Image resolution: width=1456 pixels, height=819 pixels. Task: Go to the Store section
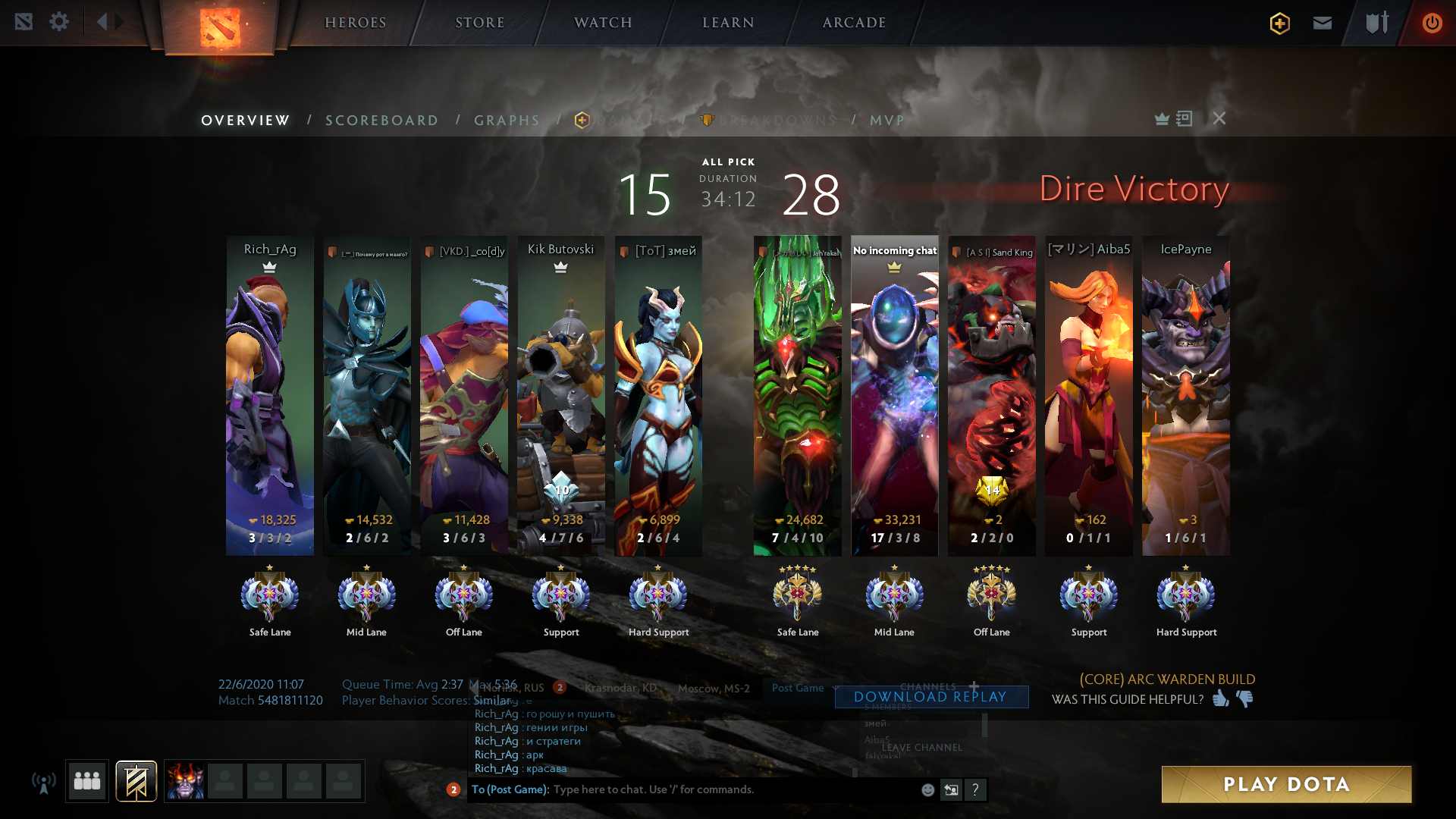[x=479, y=23]
